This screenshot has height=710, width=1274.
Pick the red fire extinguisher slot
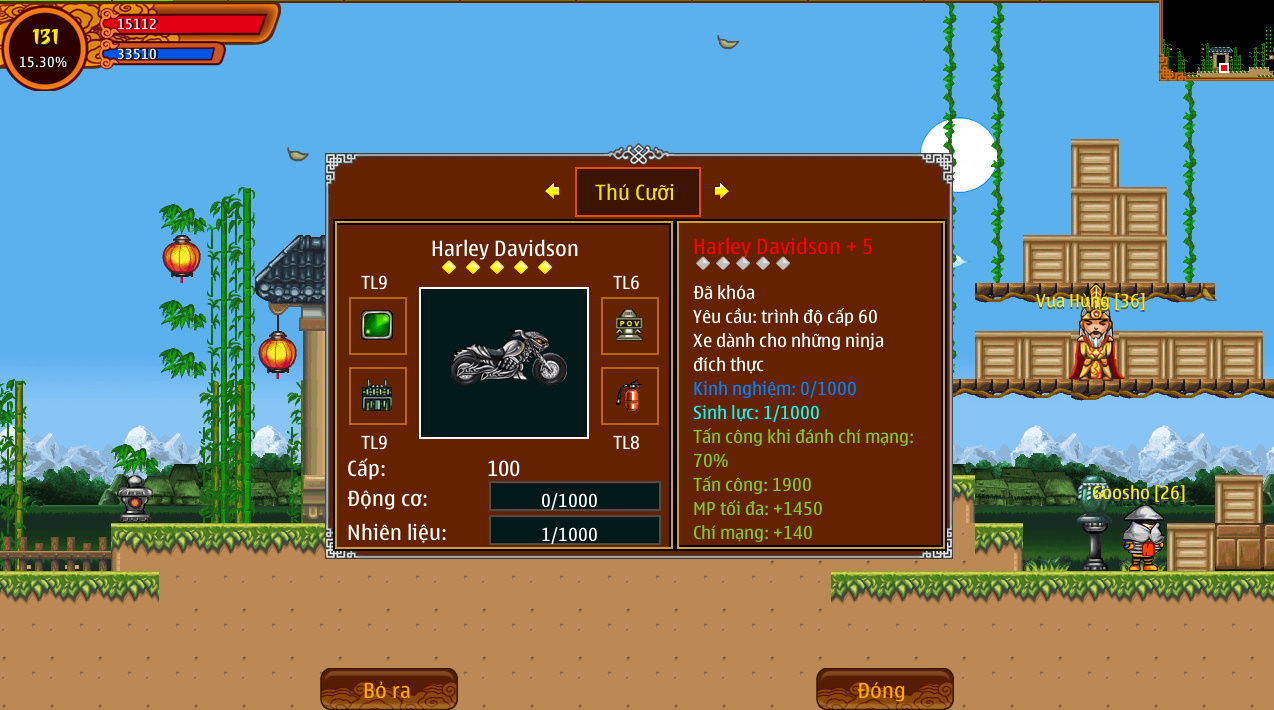[x=629, y=396]
